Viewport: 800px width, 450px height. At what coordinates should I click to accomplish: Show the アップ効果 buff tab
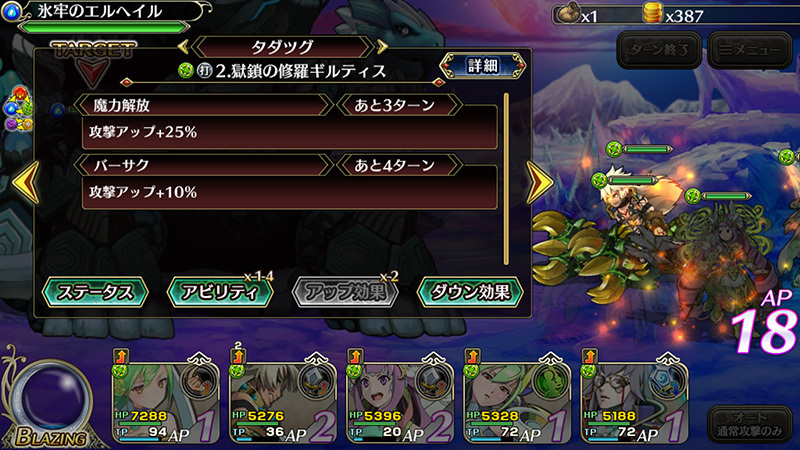pyautogui.click(x=344, y=292)
